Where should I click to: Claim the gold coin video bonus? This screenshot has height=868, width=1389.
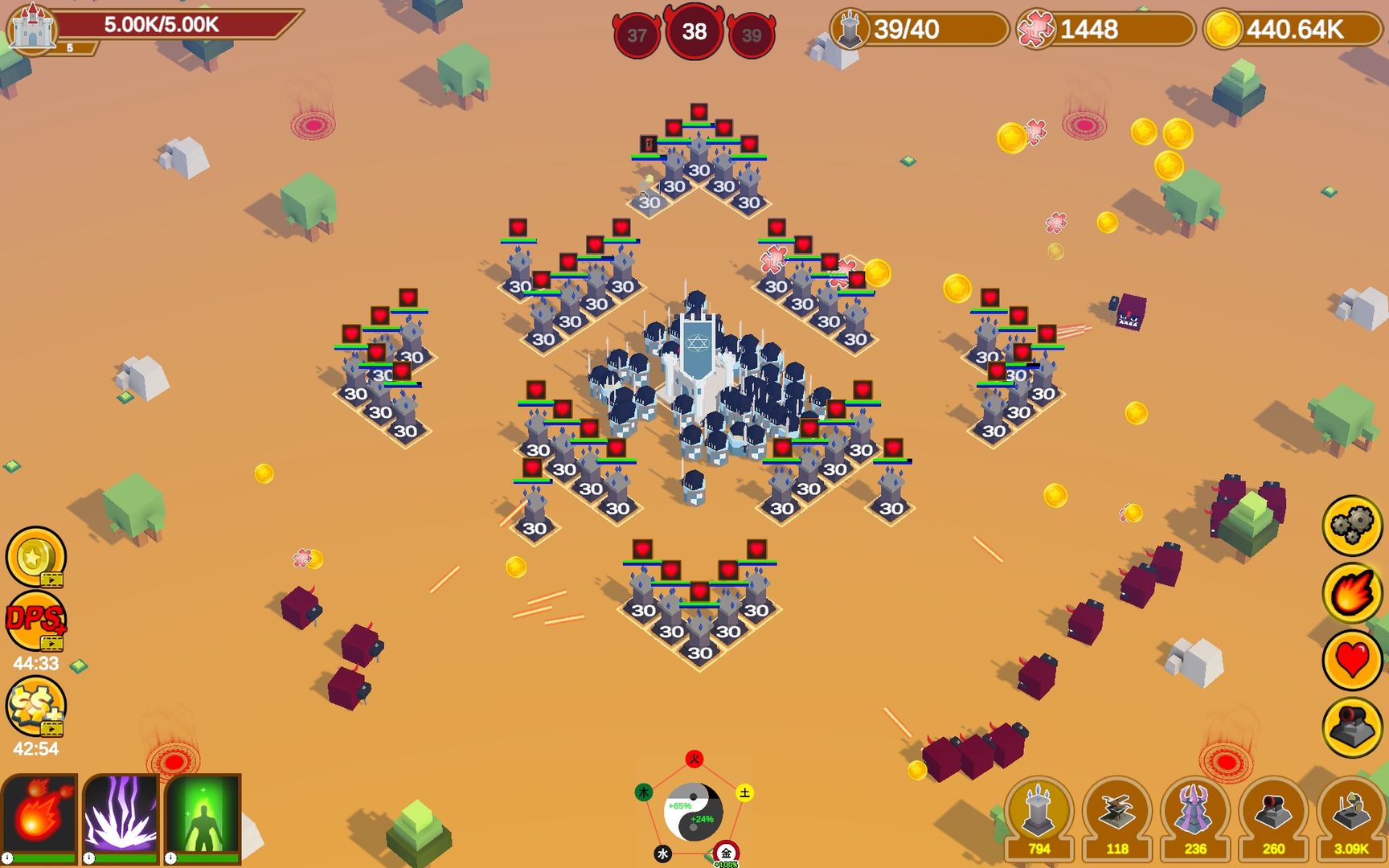coord(35,556)
